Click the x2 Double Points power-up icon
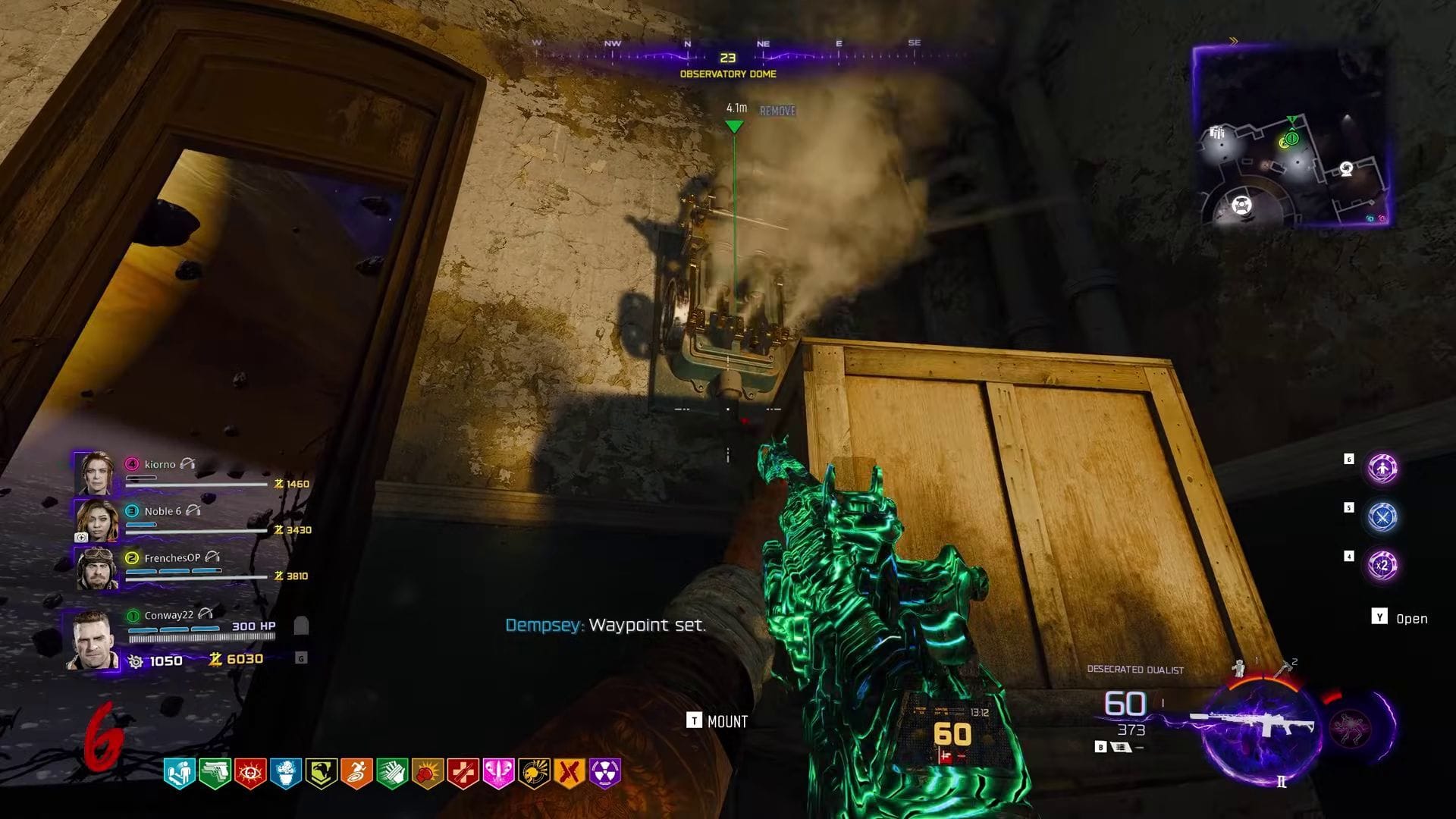This screenshot has height=819, width=1456. [1382, 565]
